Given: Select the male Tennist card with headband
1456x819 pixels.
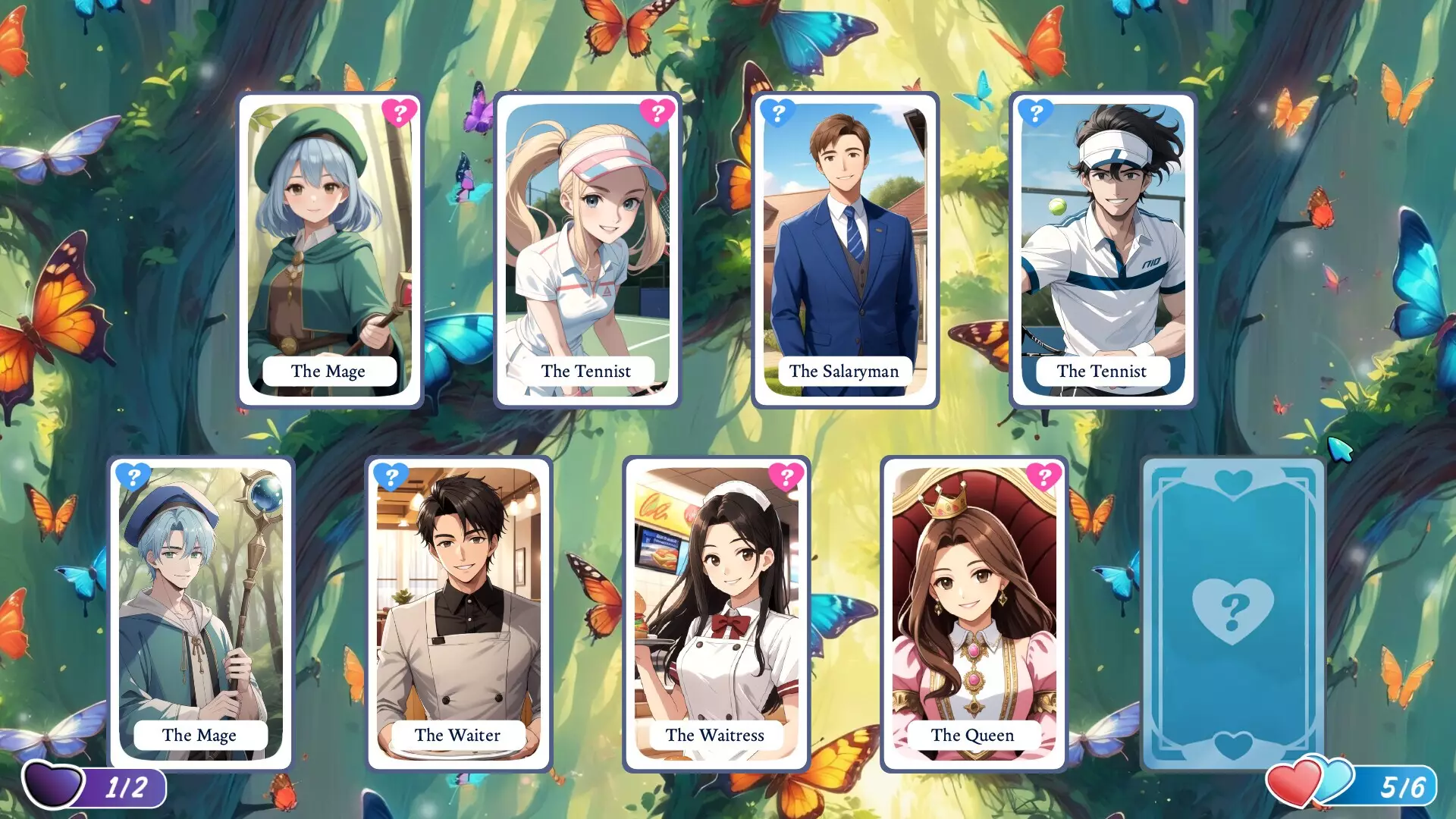Looking at the screenshot, I should [x=1103, y=250].
